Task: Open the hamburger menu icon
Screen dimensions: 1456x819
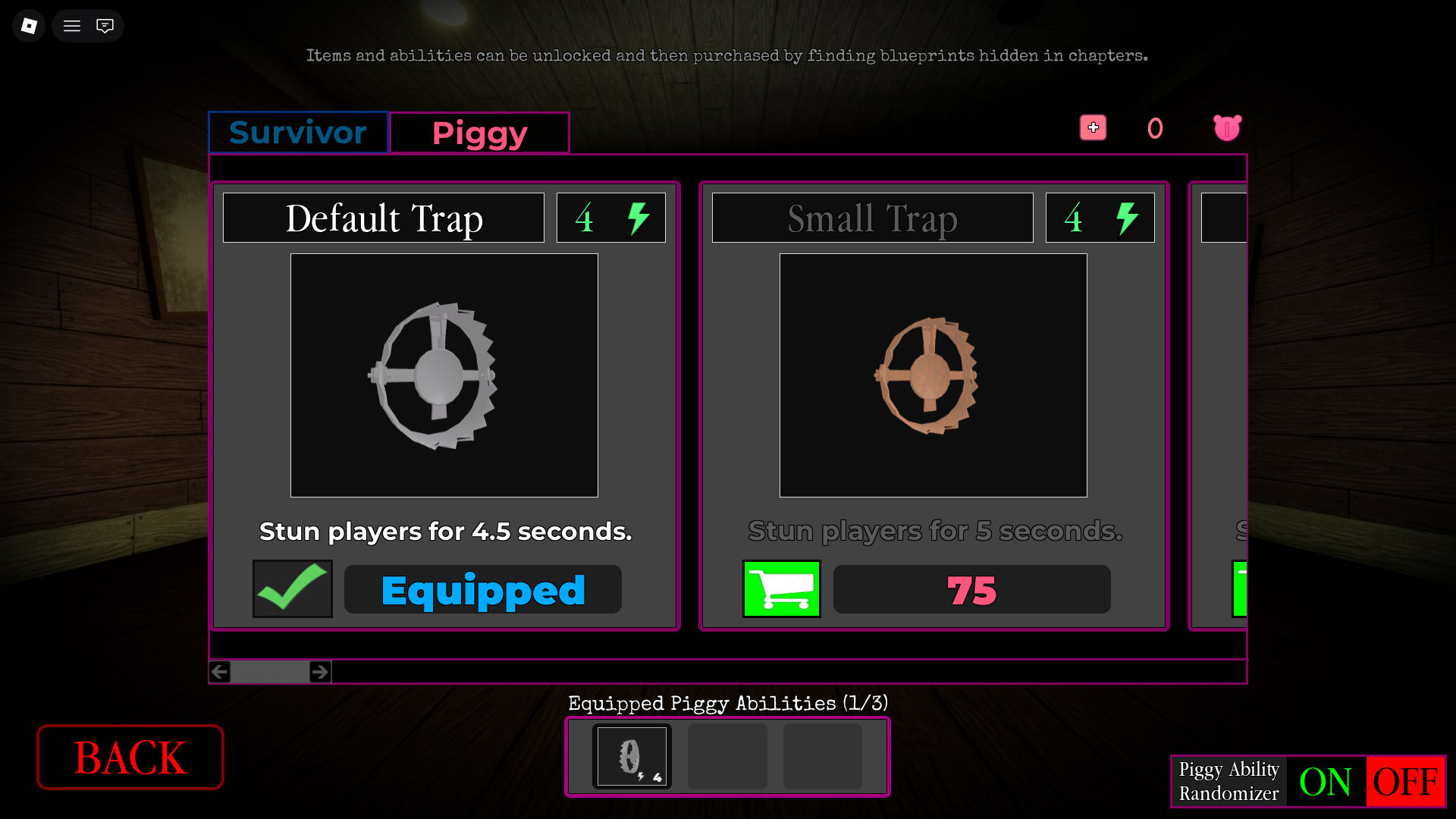Action: [x=71, y=25]
